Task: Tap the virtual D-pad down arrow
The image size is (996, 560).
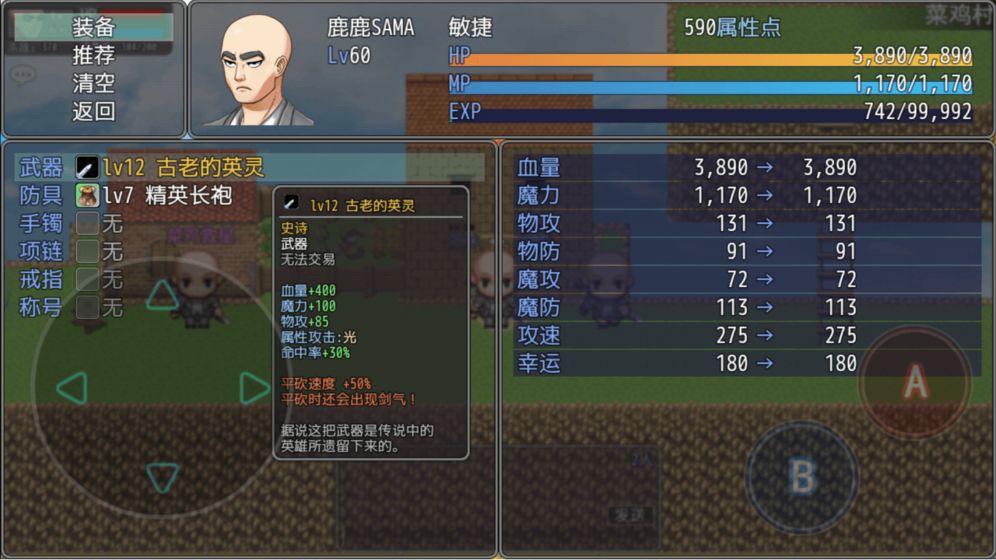Action: click(163, 476)
